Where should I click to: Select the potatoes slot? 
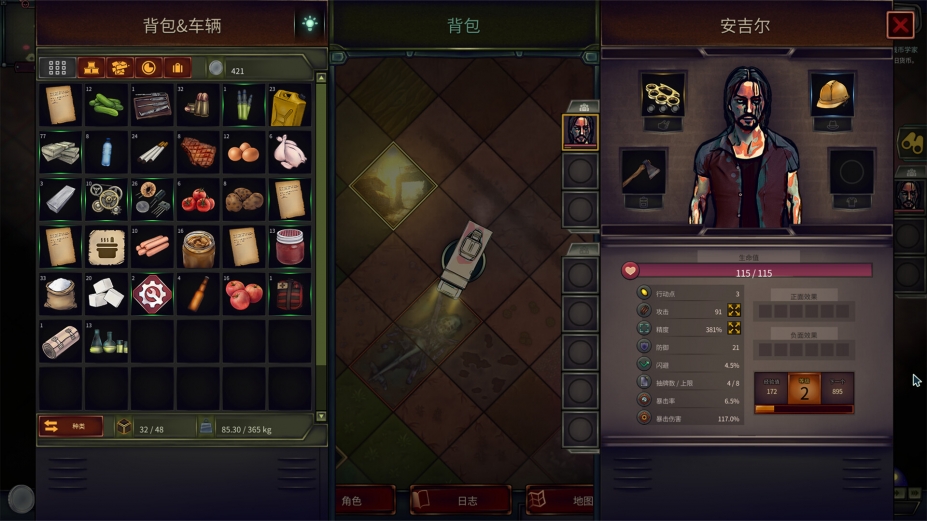(243, 199)
